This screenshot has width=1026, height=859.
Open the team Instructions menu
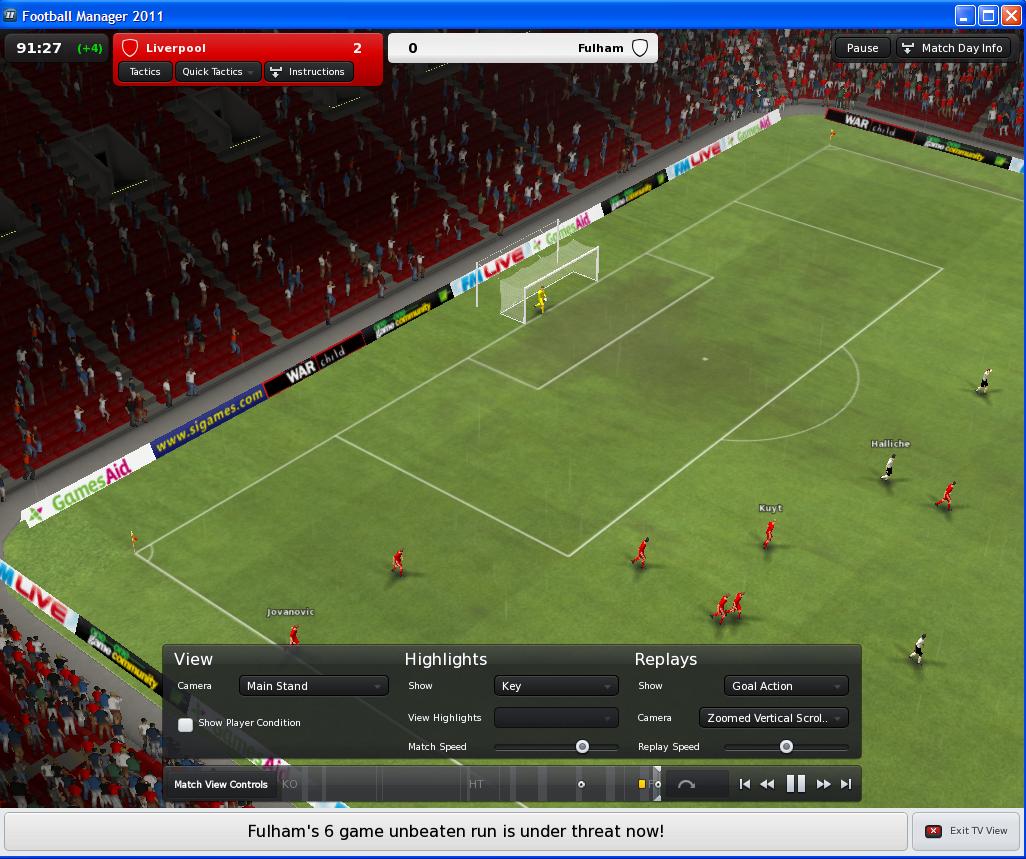[307, 72]
